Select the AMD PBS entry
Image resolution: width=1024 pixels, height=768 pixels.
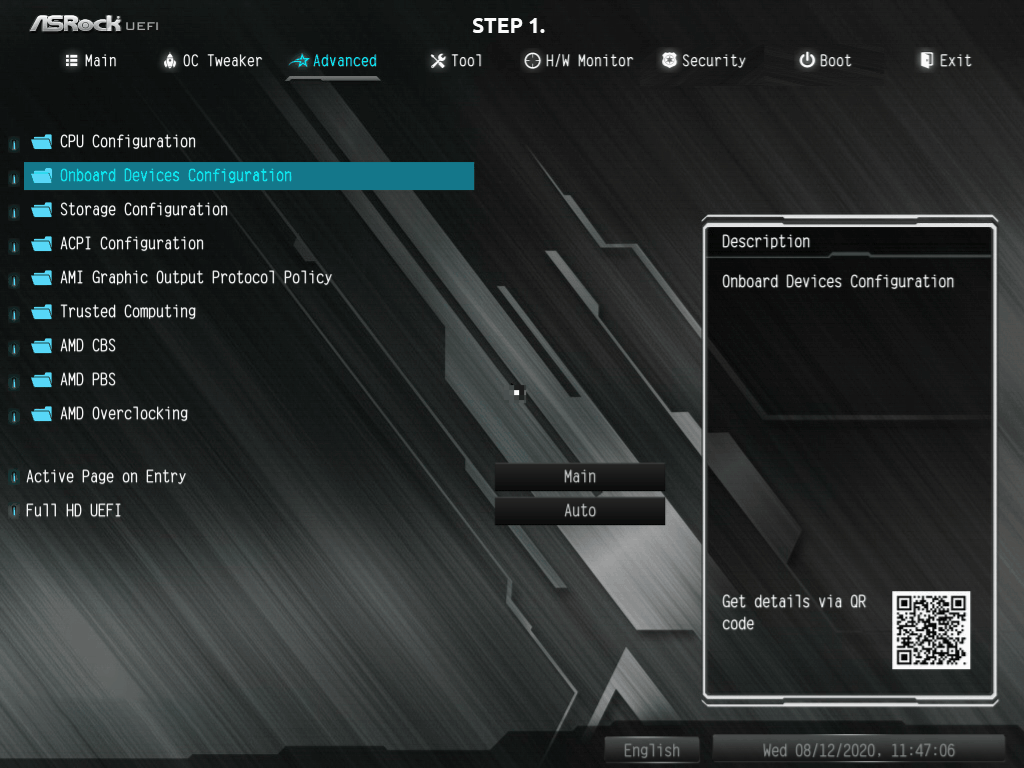(x=87, y=380)
